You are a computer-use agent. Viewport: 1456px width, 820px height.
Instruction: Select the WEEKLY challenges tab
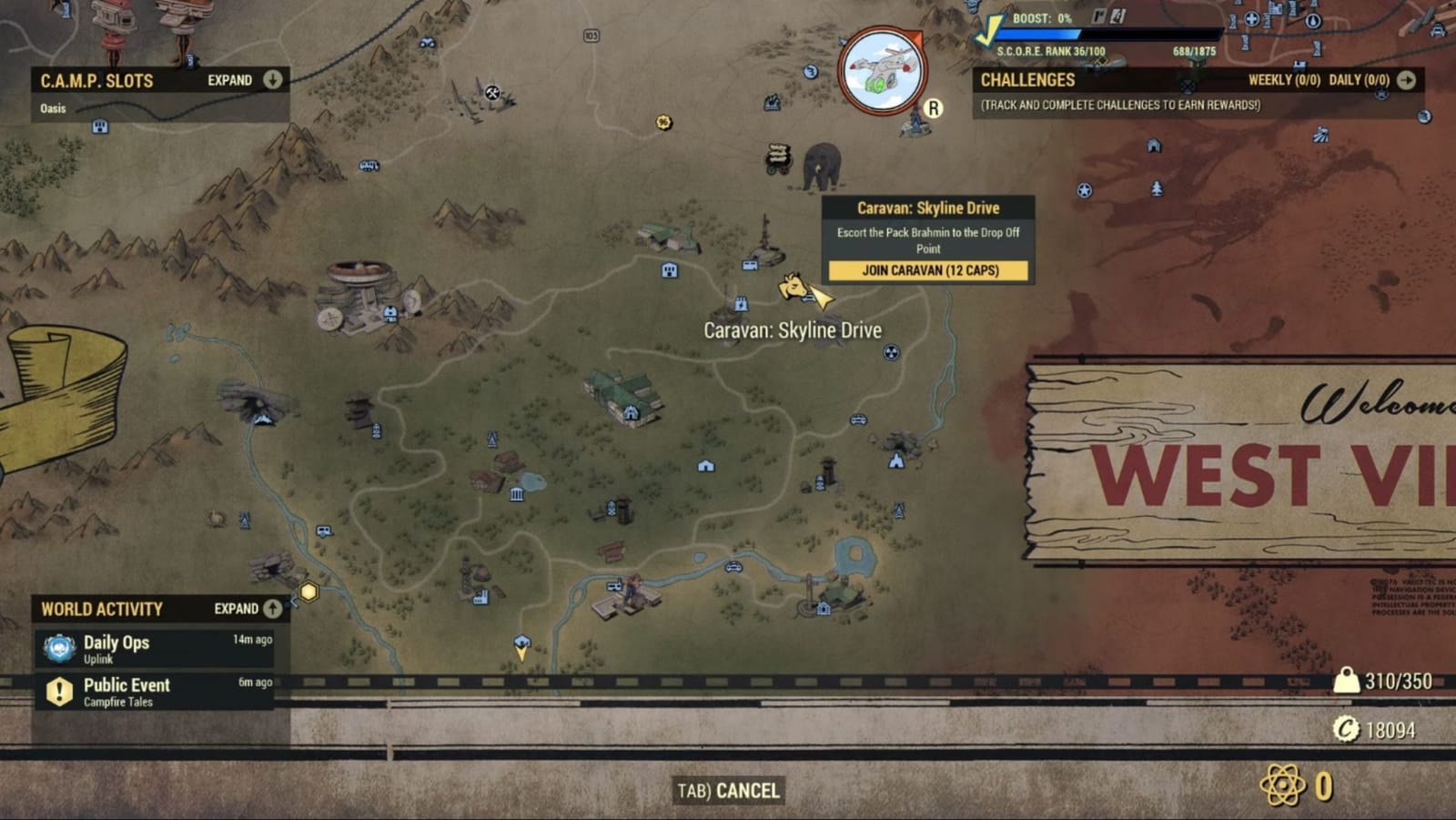click(1284, 80)
